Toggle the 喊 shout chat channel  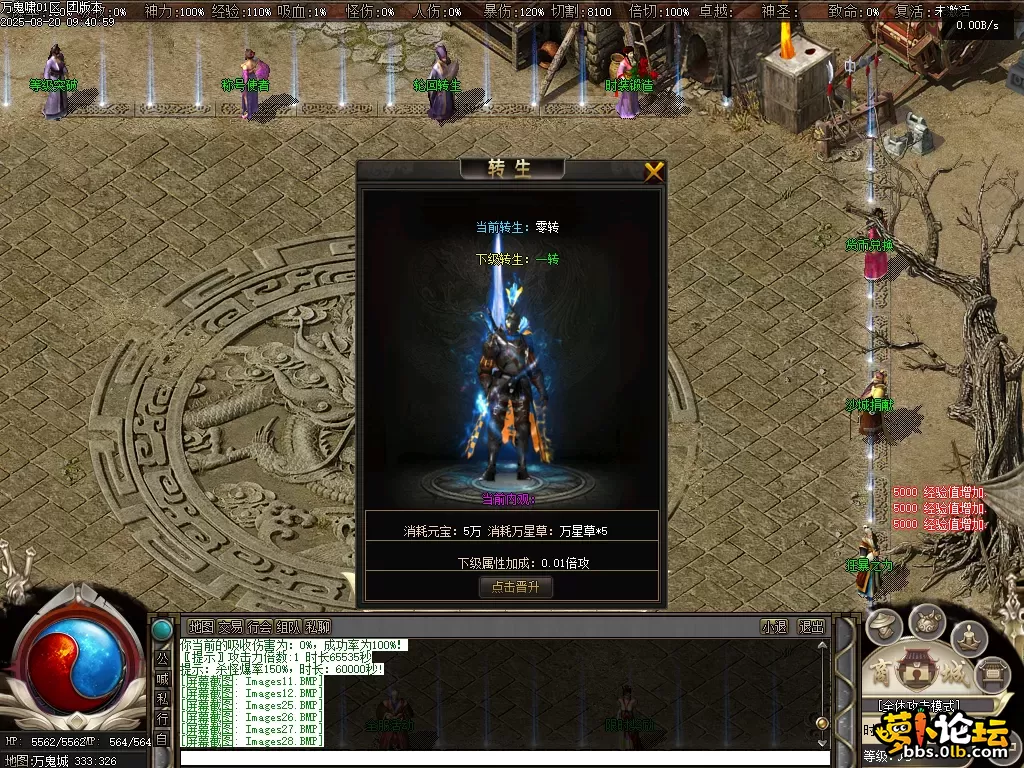point(162,678)
